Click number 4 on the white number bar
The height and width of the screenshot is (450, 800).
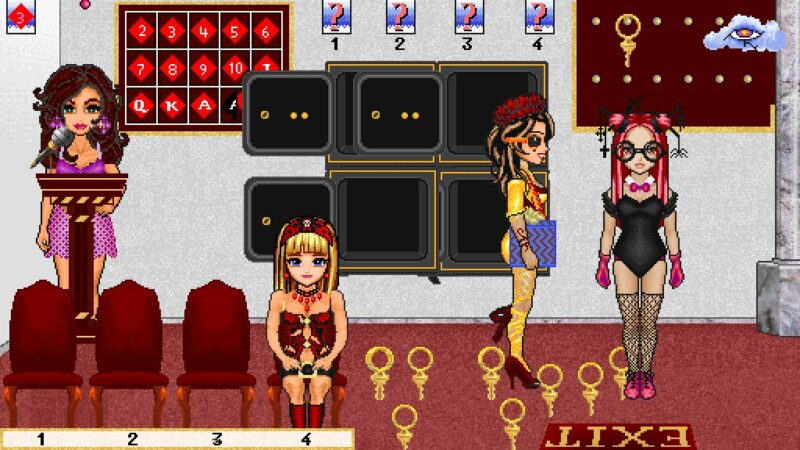coord(307,438)
